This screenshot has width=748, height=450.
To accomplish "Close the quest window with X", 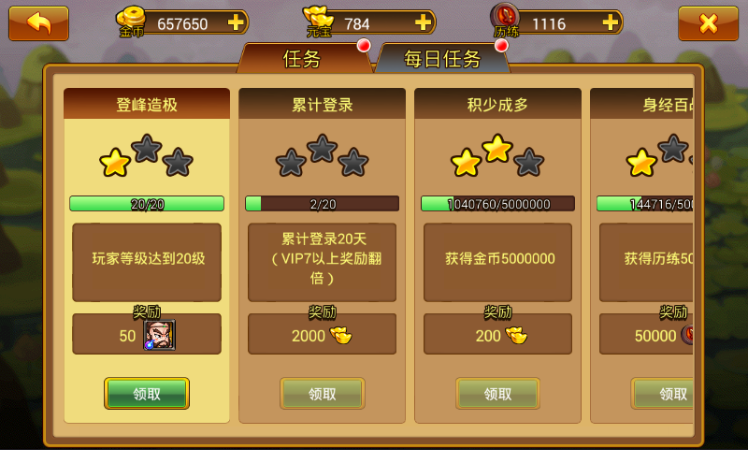I will [x=708, y=22].
